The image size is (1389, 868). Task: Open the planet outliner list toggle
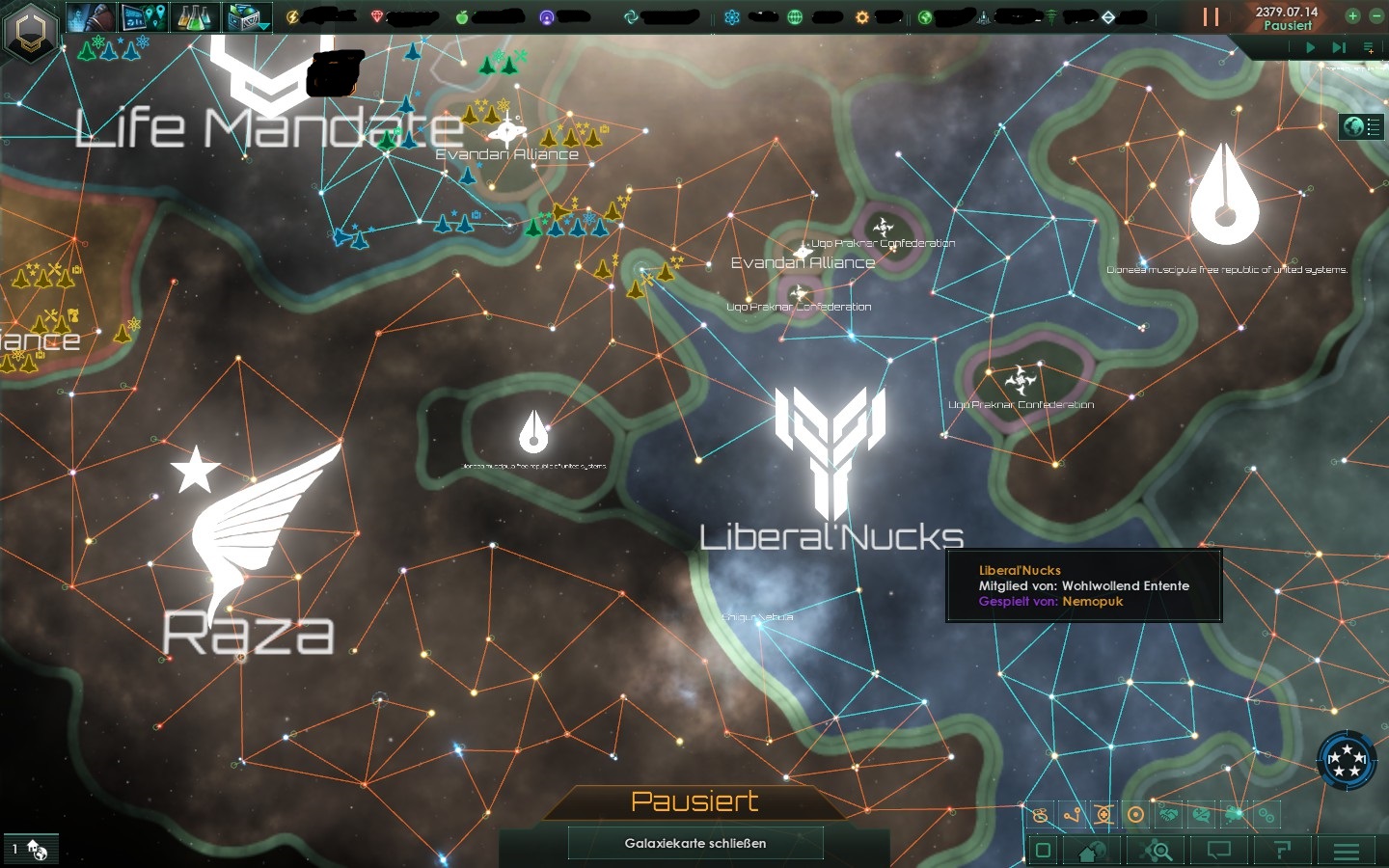pos(1362,126)
